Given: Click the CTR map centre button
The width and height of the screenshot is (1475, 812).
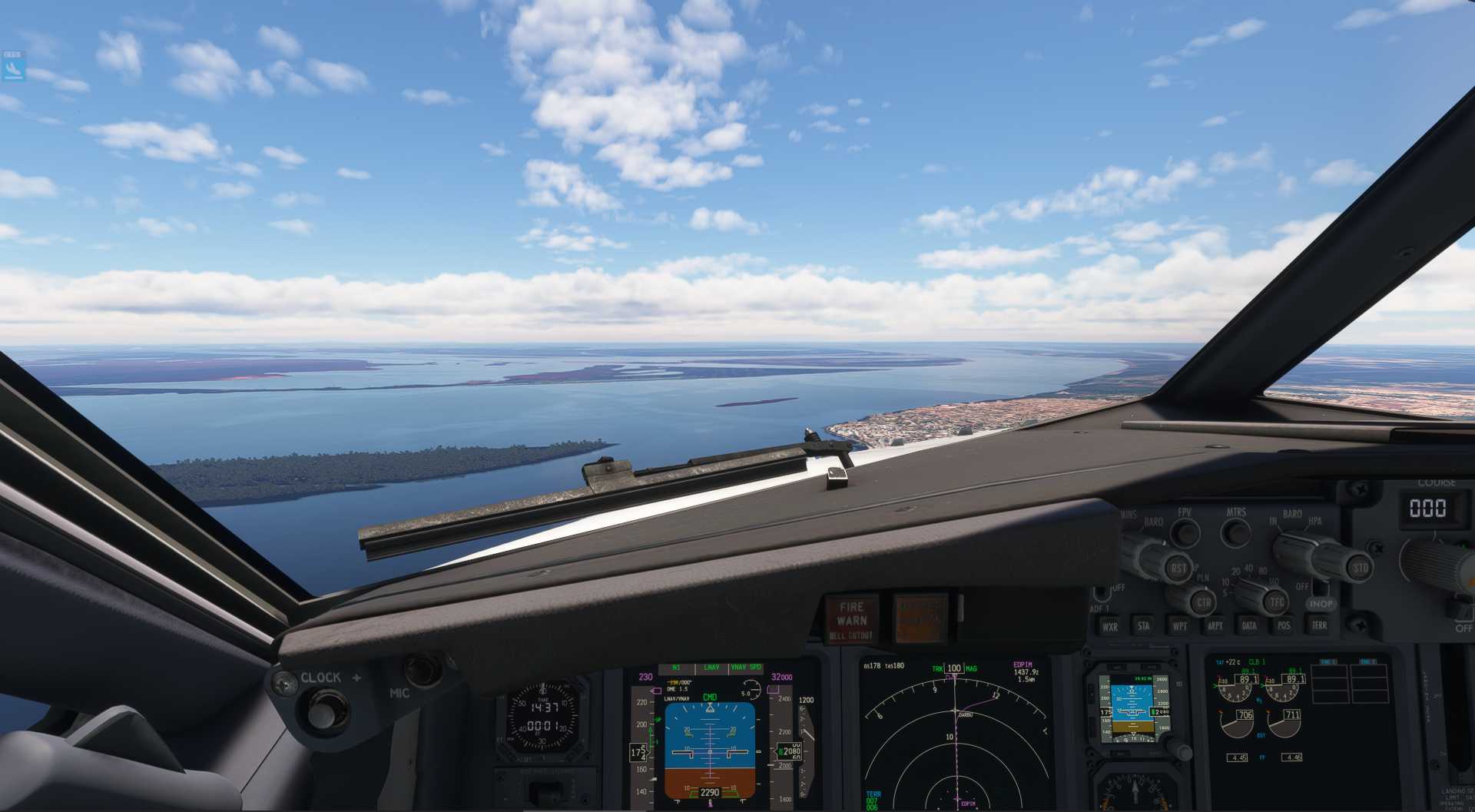Looking at the screenshot, I should [x=1203, y=603].
